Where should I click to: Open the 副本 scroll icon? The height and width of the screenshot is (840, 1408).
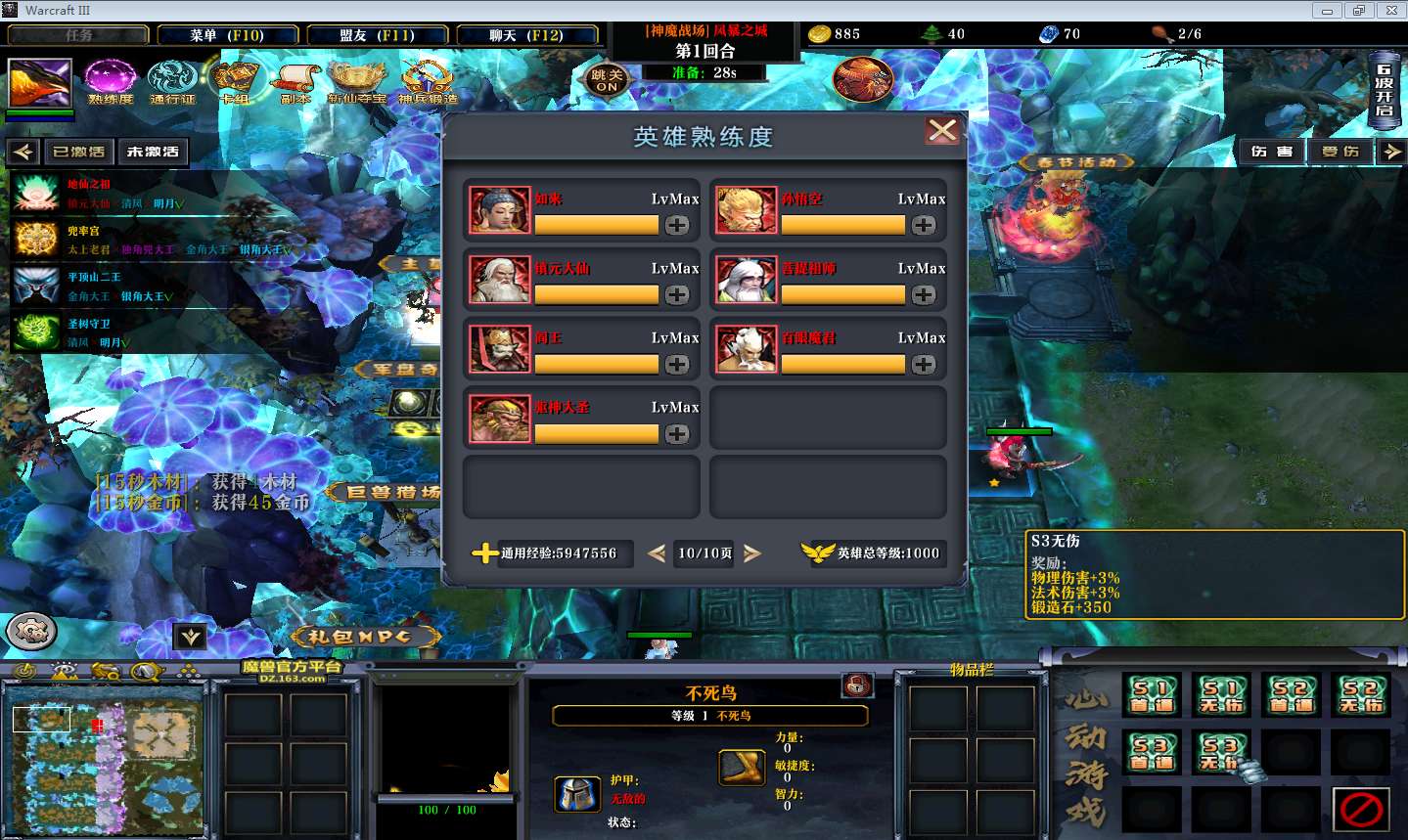(x=295, y=80)
